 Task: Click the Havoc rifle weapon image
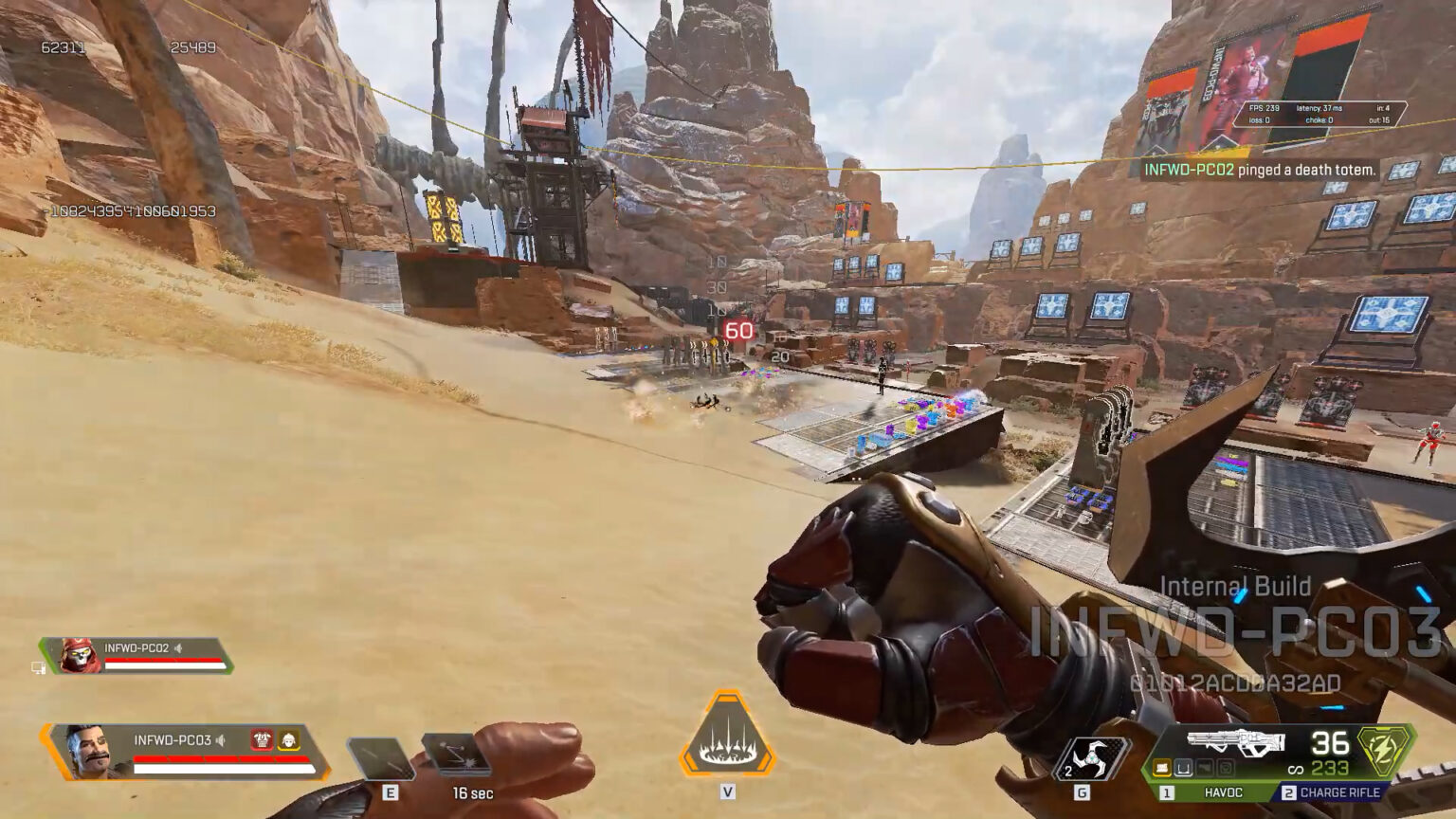click(1235, 742)
